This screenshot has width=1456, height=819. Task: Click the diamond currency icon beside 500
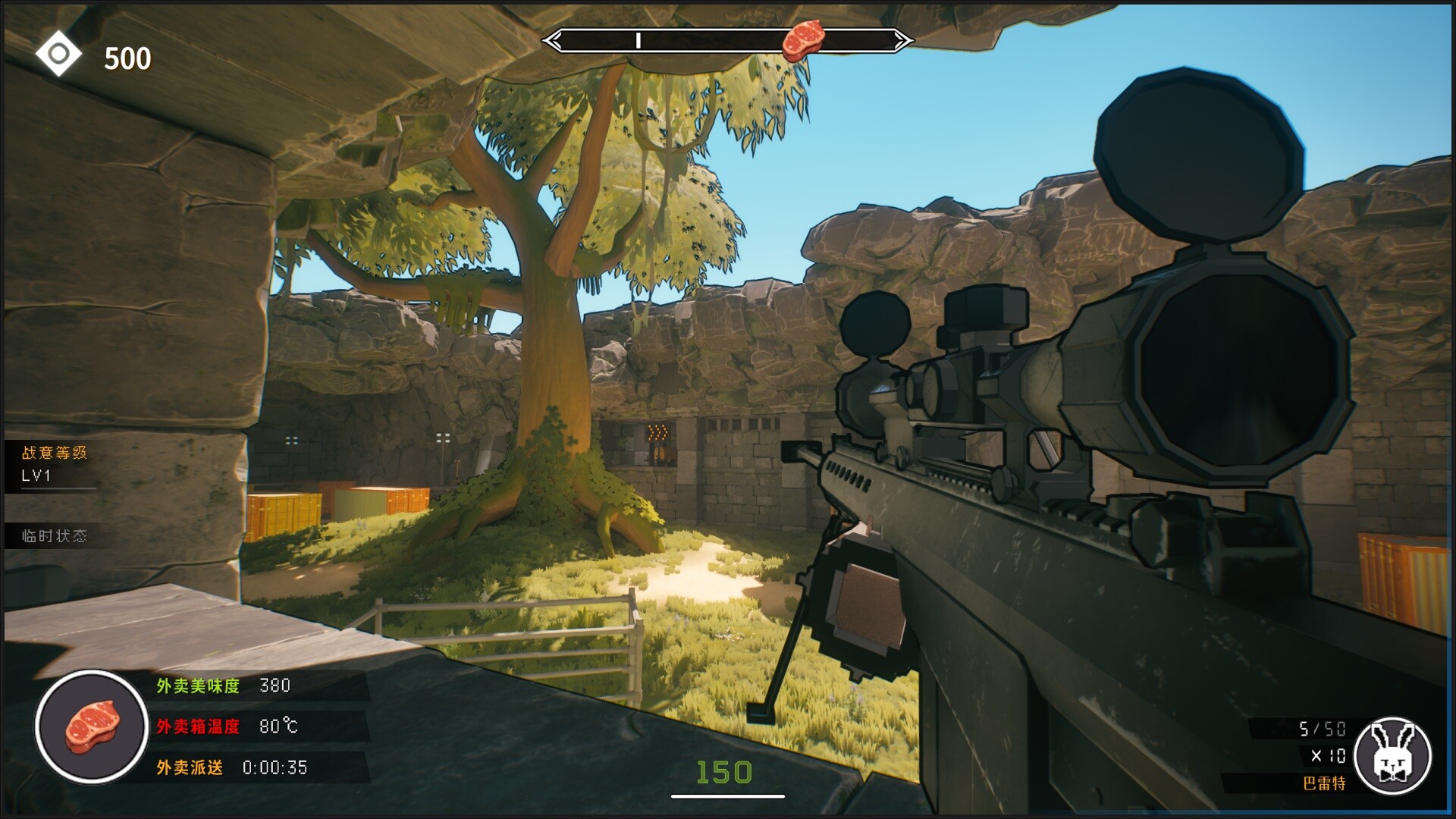point(57,52)
